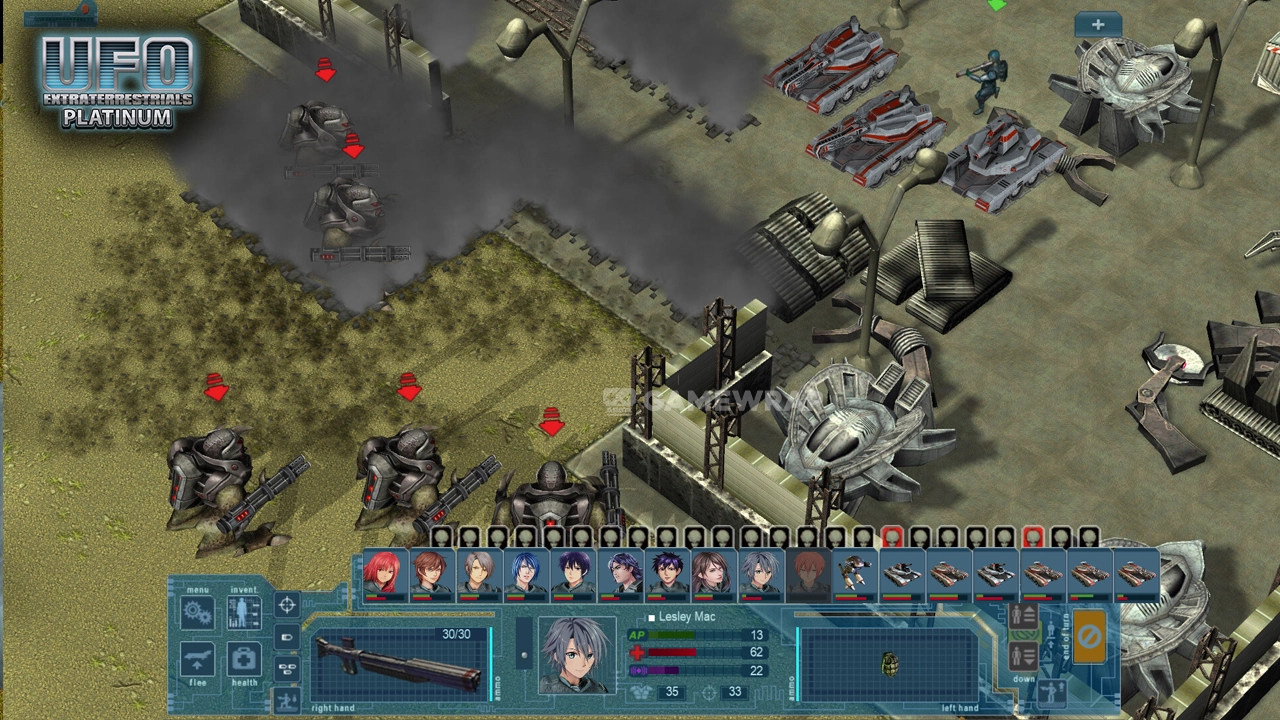The height and width of the screenshot is (720, 1280).
Task: Select the grenade in the left hand slot
Action: point(888,664)
